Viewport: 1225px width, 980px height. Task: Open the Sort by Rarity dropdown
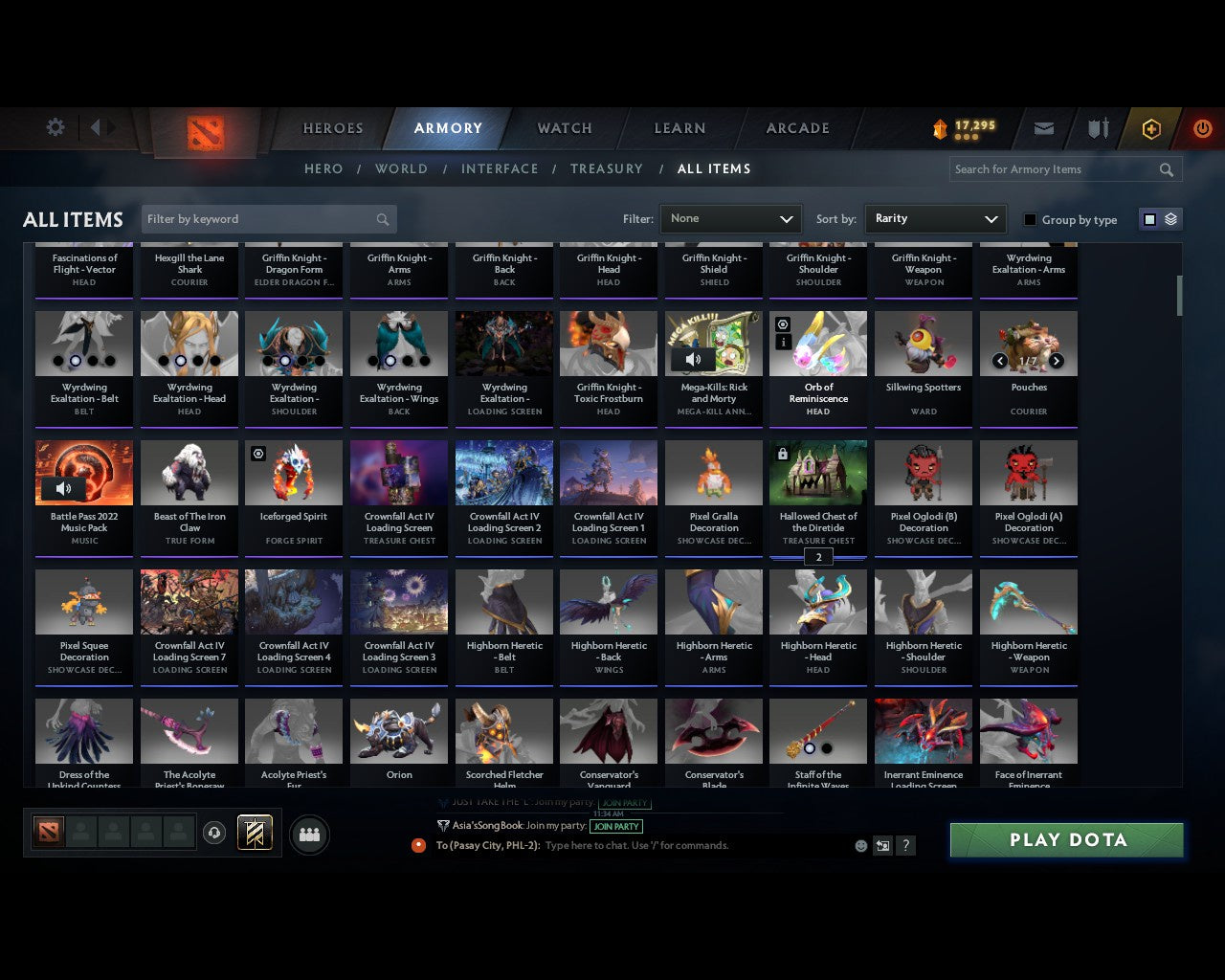935,218
